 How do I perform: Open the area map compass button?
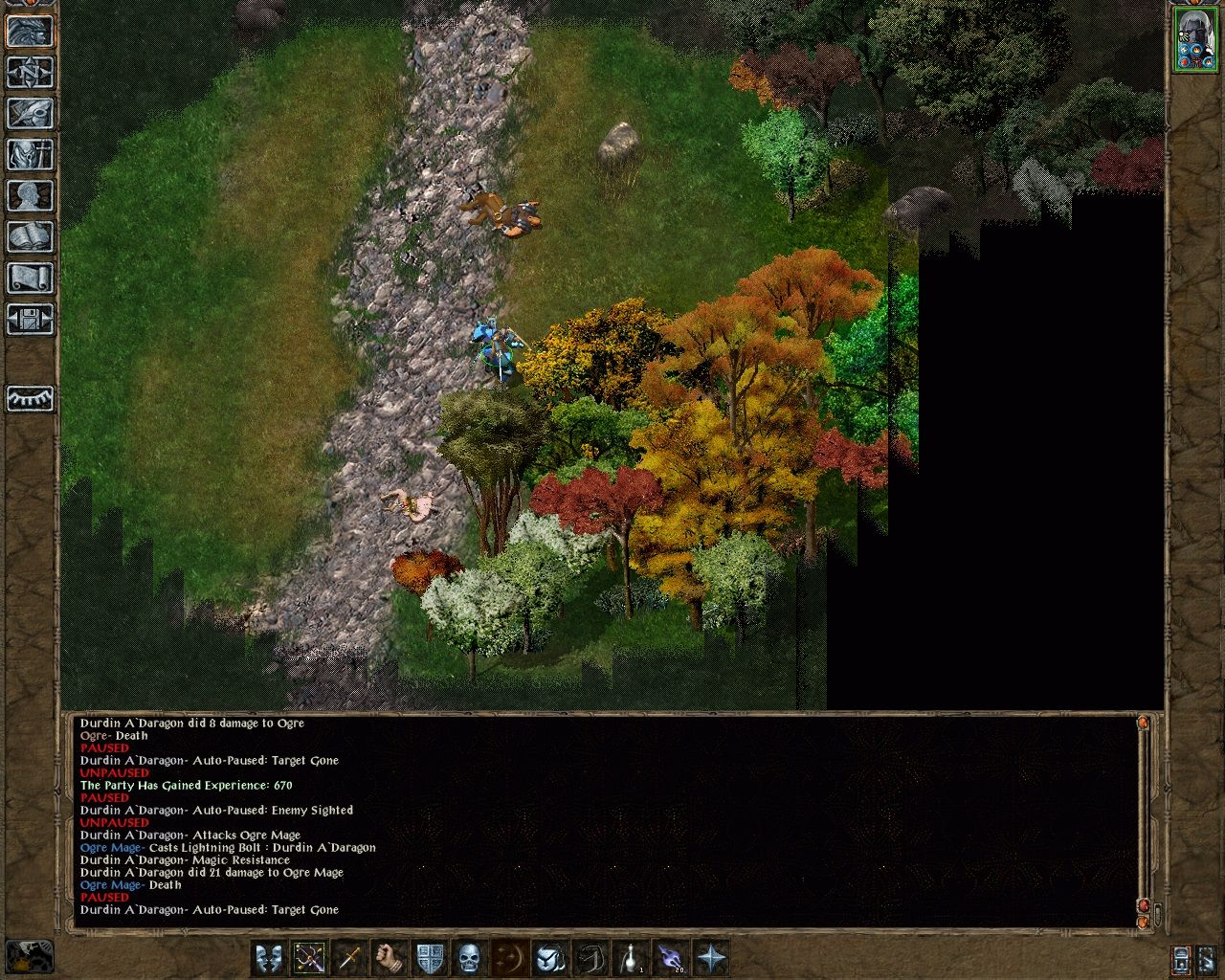tap(30, 72)
